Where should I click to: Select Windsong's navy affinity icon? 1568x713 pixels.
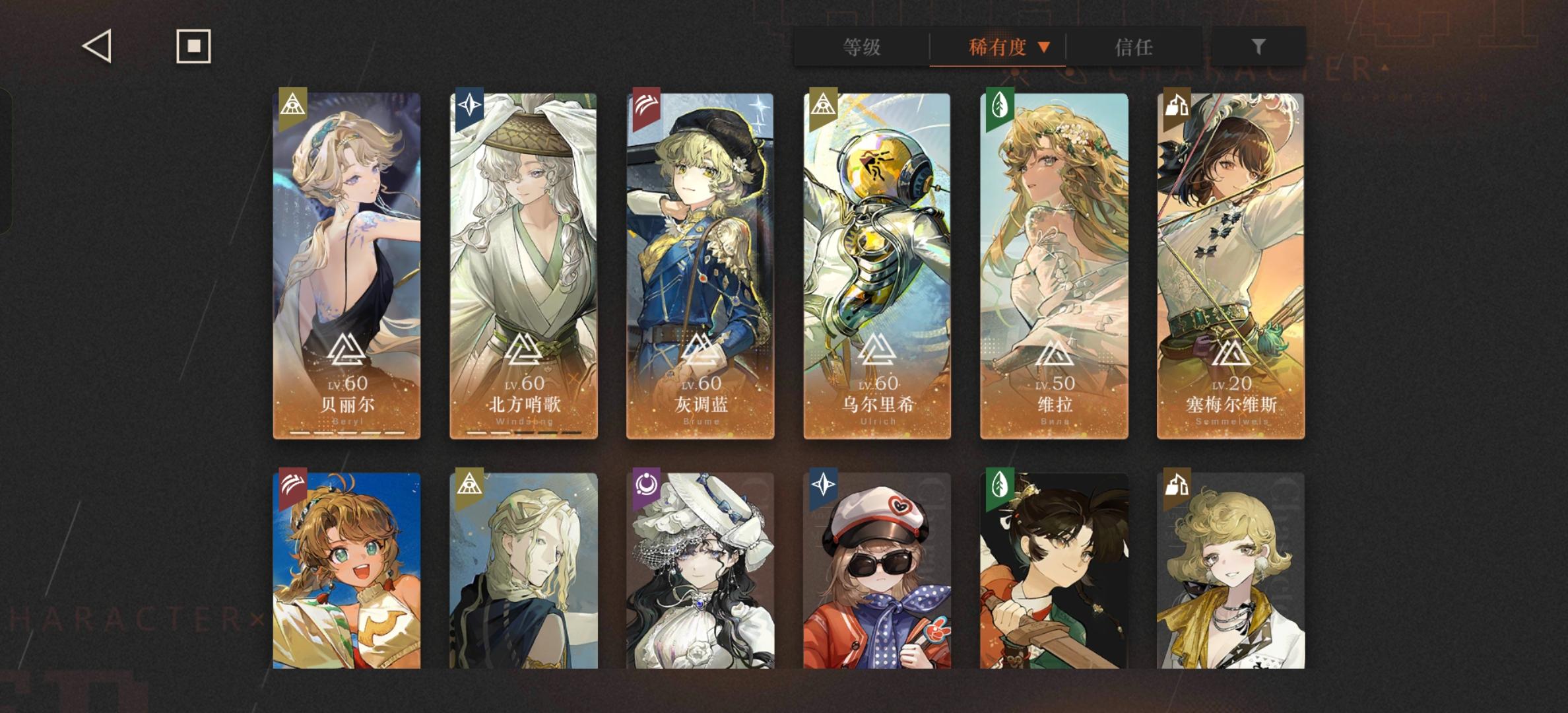[x=470, y=106]
